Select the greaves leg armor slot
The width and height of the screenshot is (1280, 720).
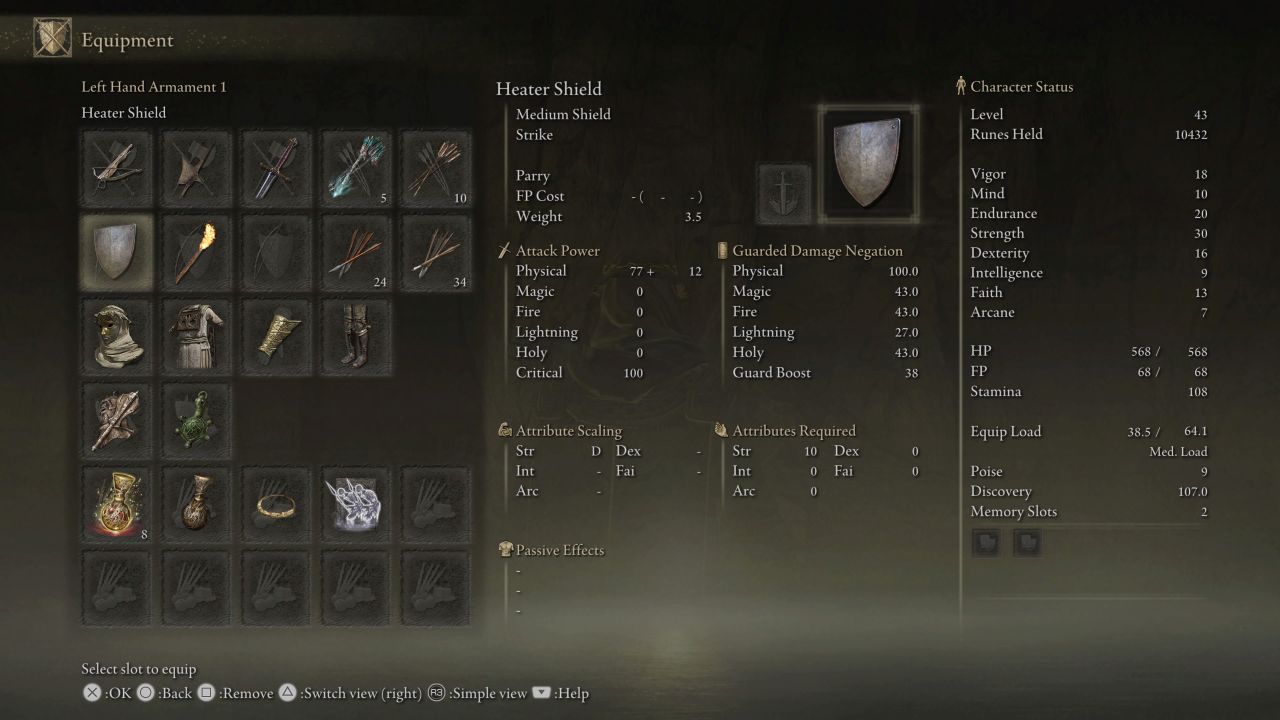(x=356, y=335)
